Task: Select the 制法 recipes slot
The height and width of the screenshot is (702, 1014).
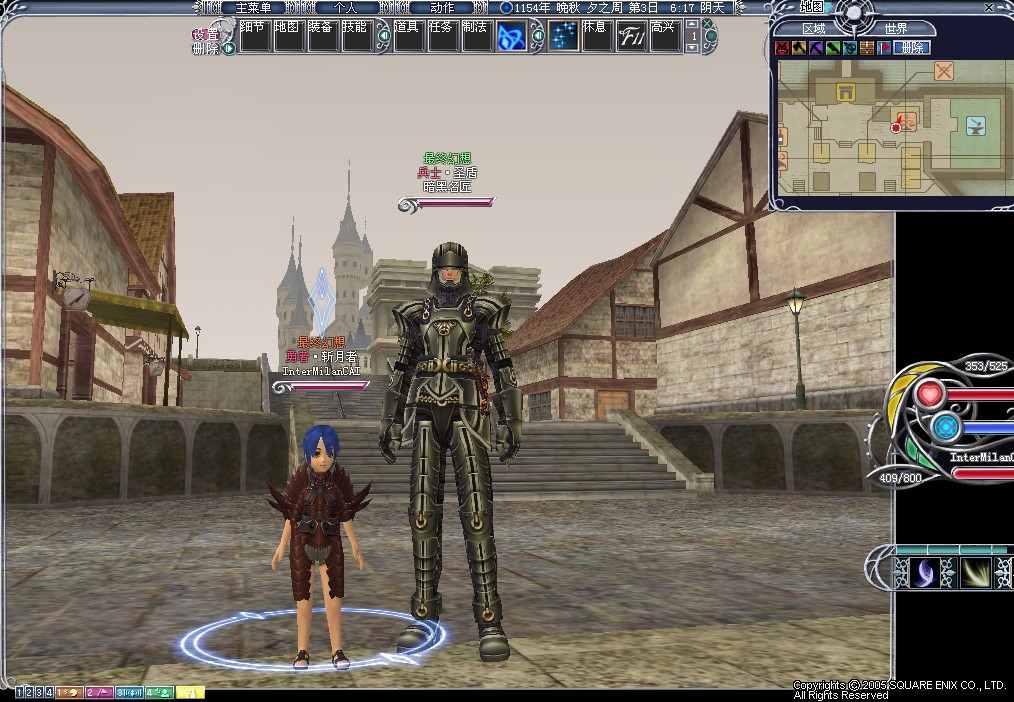Action: (475, 36)
